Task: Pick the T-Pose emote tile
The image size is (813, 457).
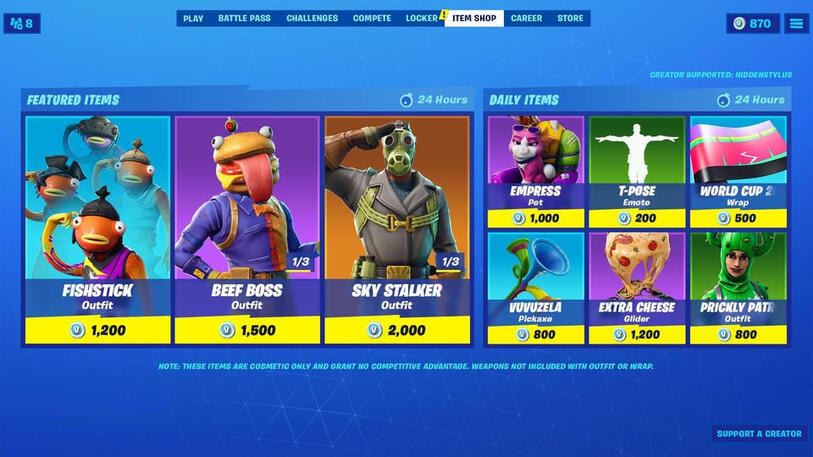Action: coord(636,172)
